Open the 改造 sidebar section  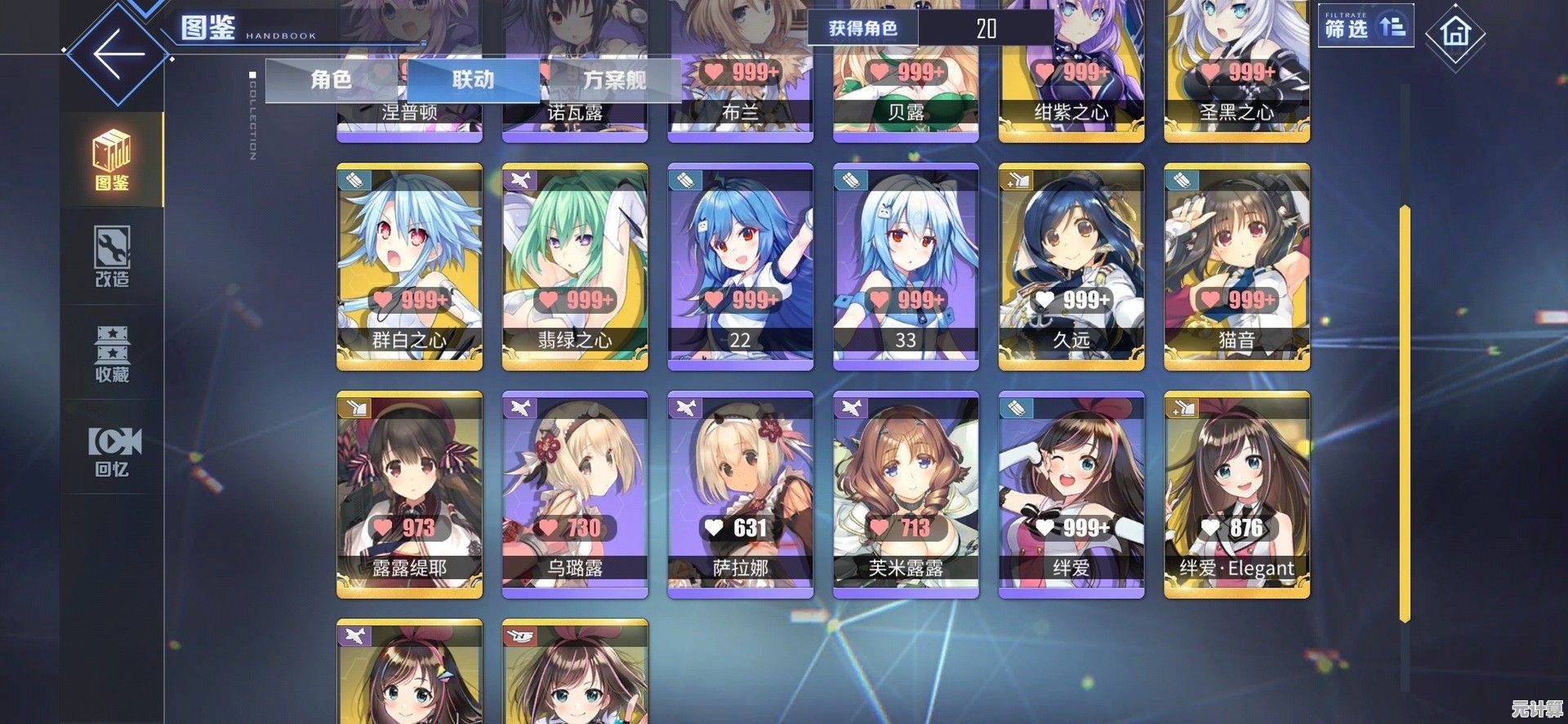(x=113, y=257)
